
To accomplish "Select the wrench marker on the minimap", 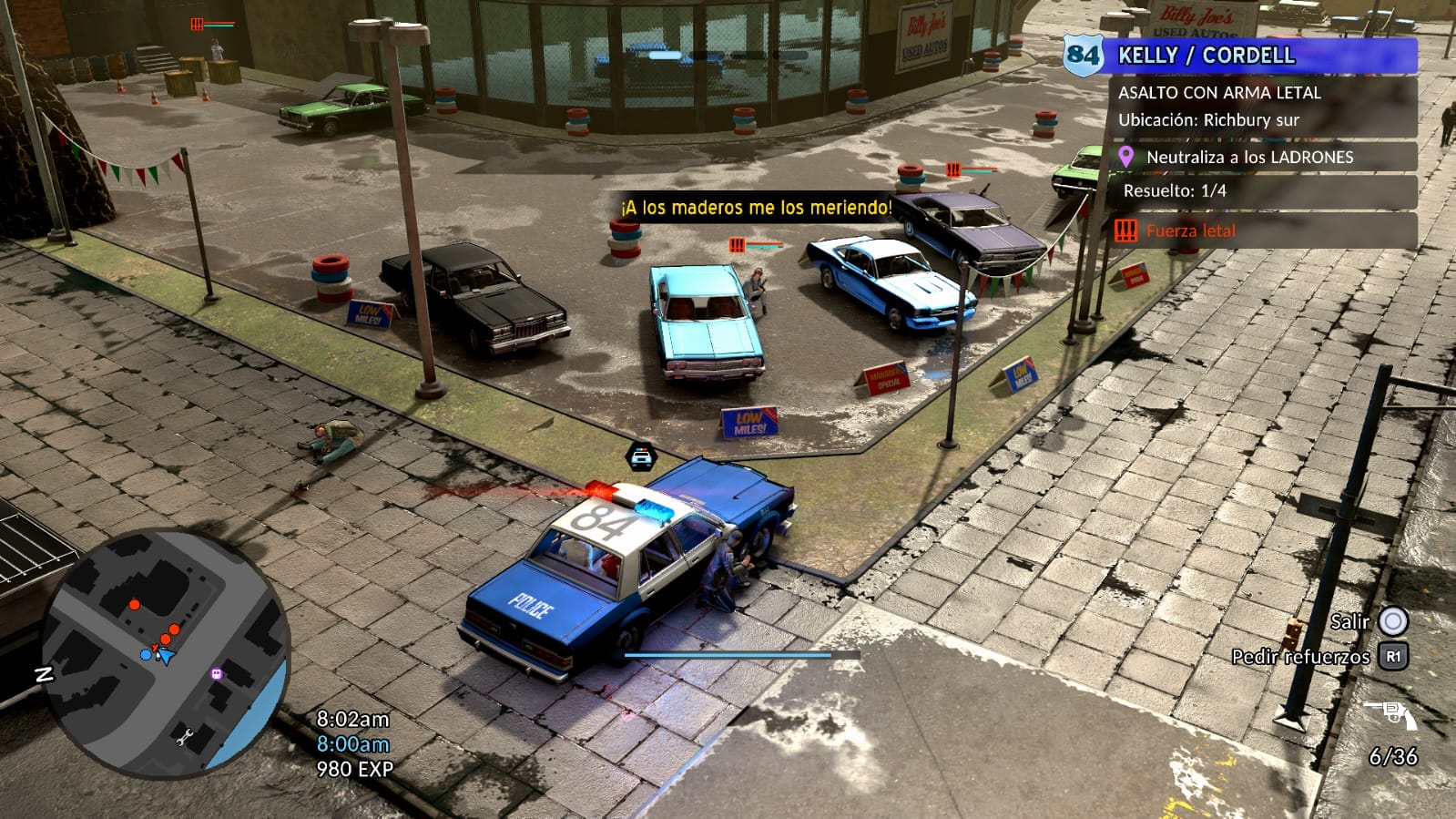I will pos(184,735).
